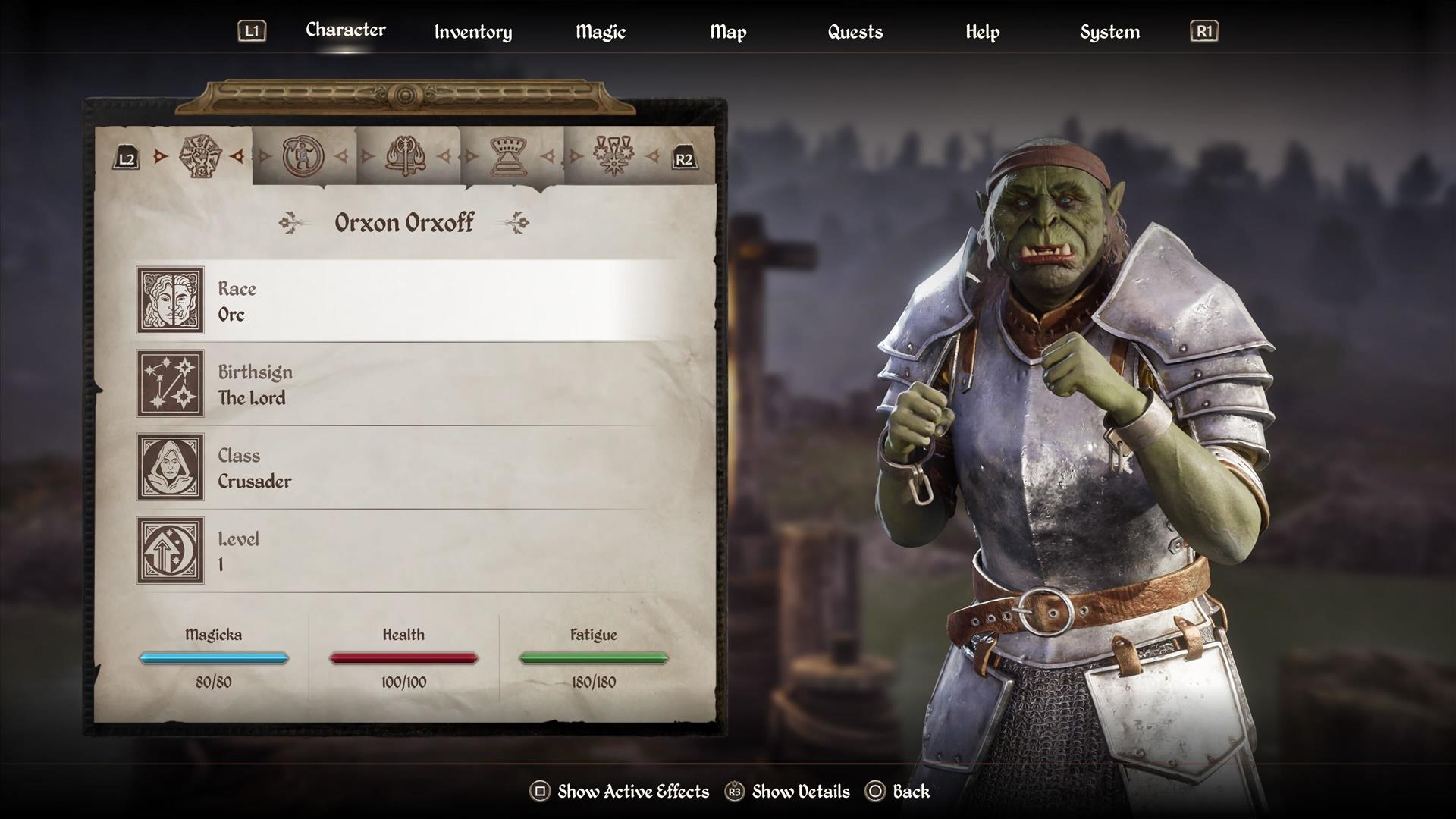
Task: Open the Help tab
Action: pos(982,32)
